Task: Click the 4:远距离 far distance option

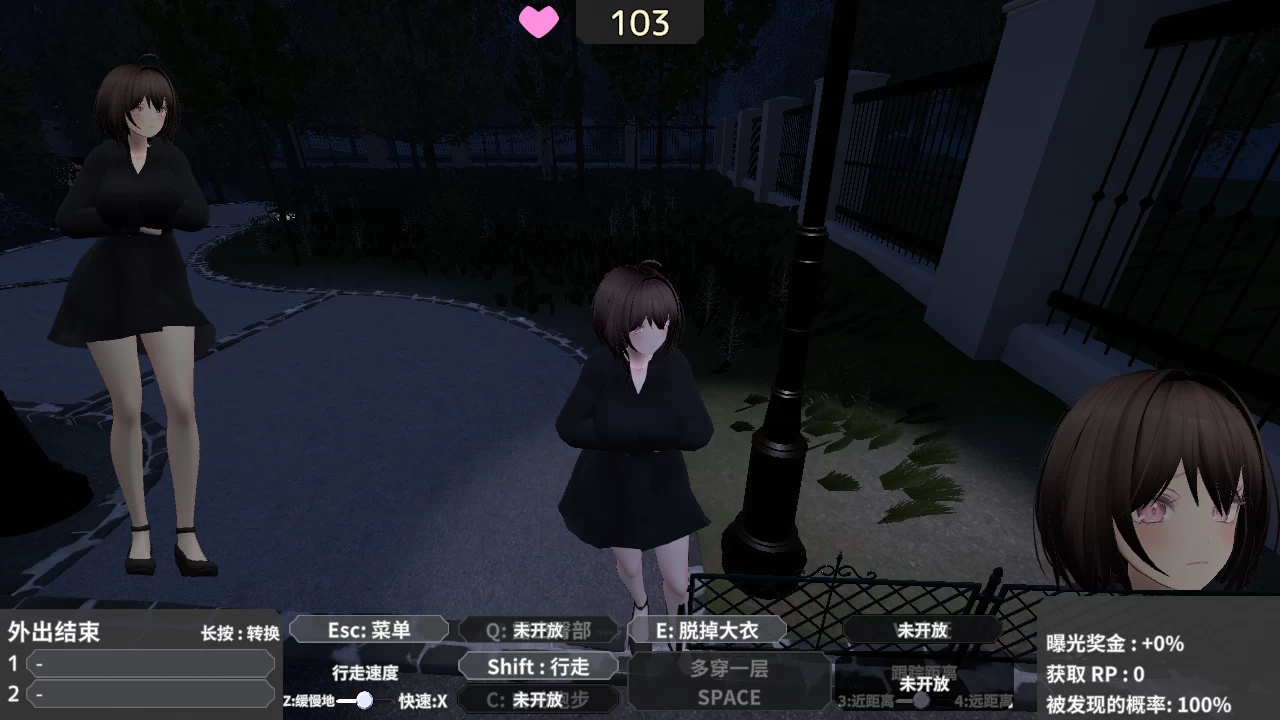Action: click(985, 701)
